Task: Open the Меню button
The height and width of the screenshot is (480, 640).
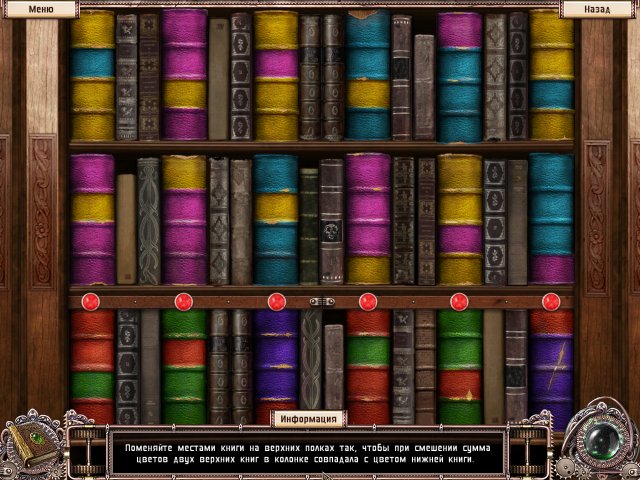Action: [40, 9]
